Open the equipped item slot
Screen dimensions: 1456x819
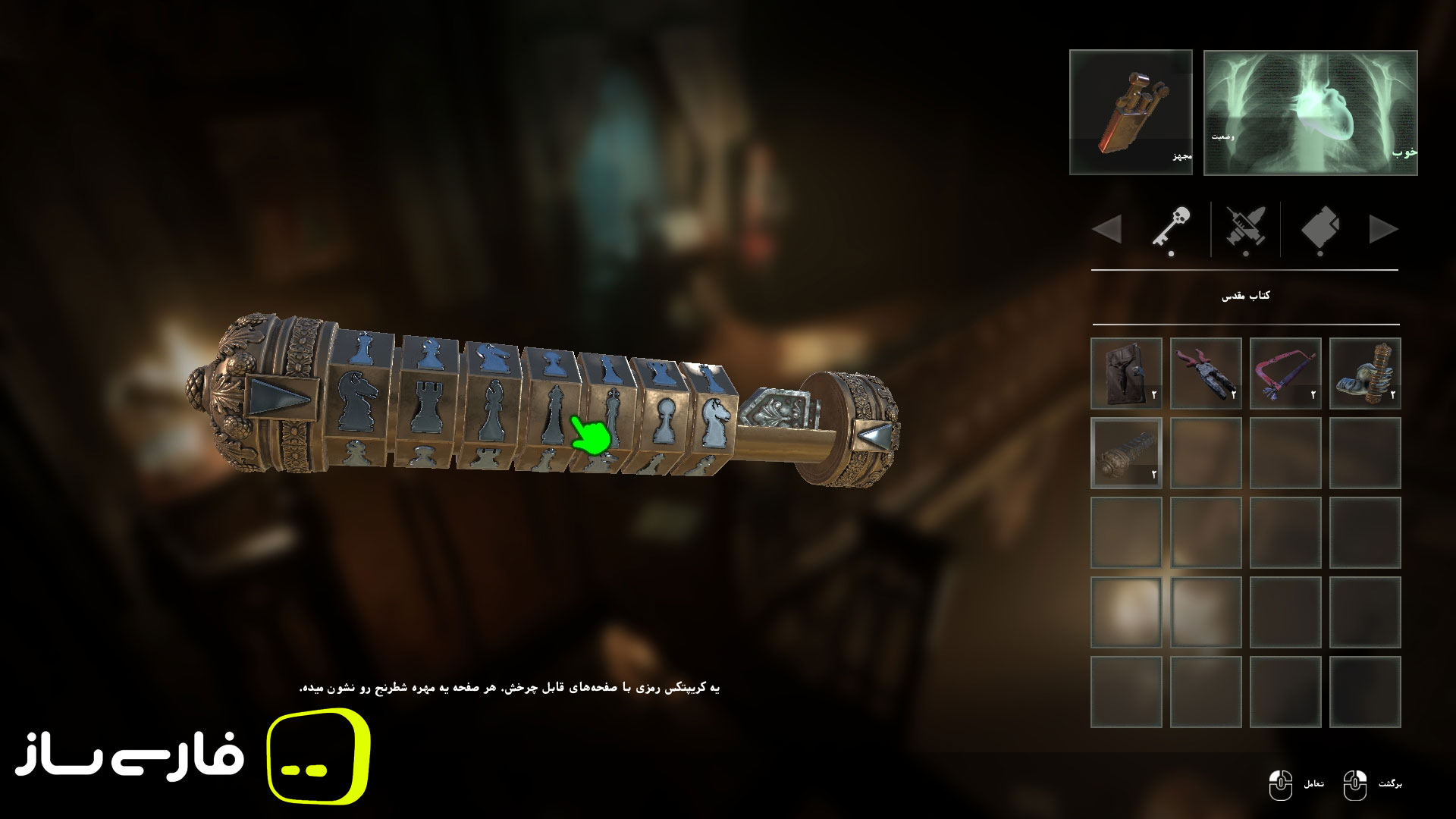pyautogui.click(x=1131, y=112)
